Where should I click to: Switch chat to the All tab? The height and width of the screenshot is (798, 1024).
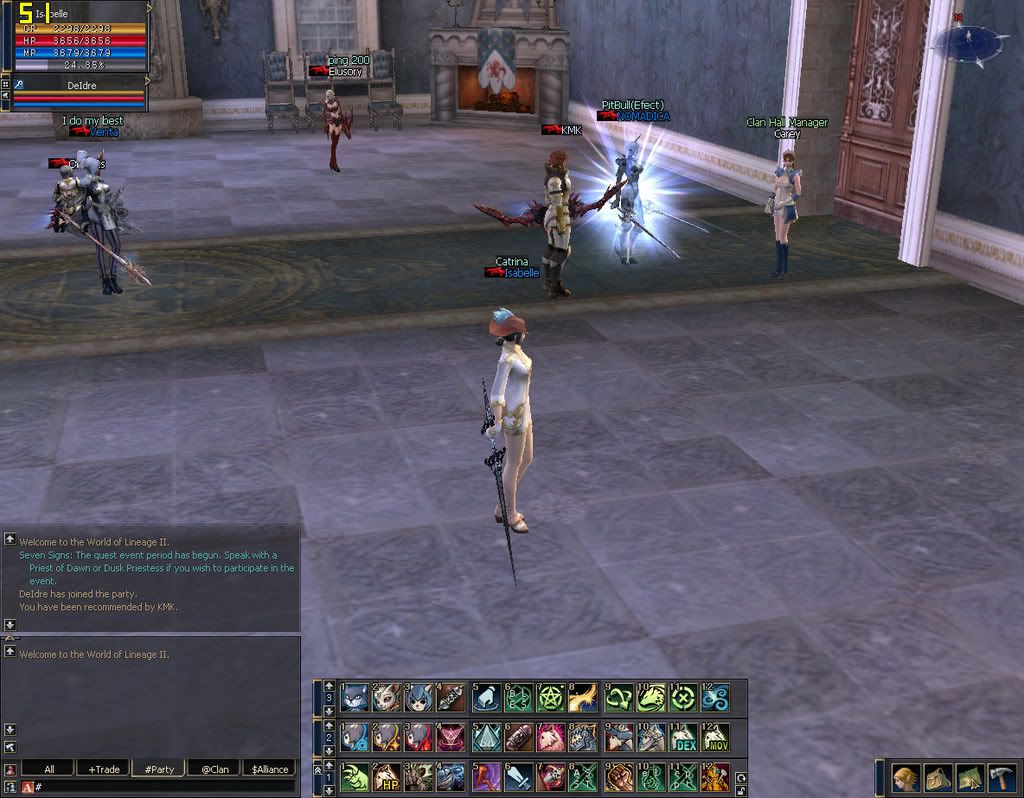pyautogui.click(x=49, y=769)
